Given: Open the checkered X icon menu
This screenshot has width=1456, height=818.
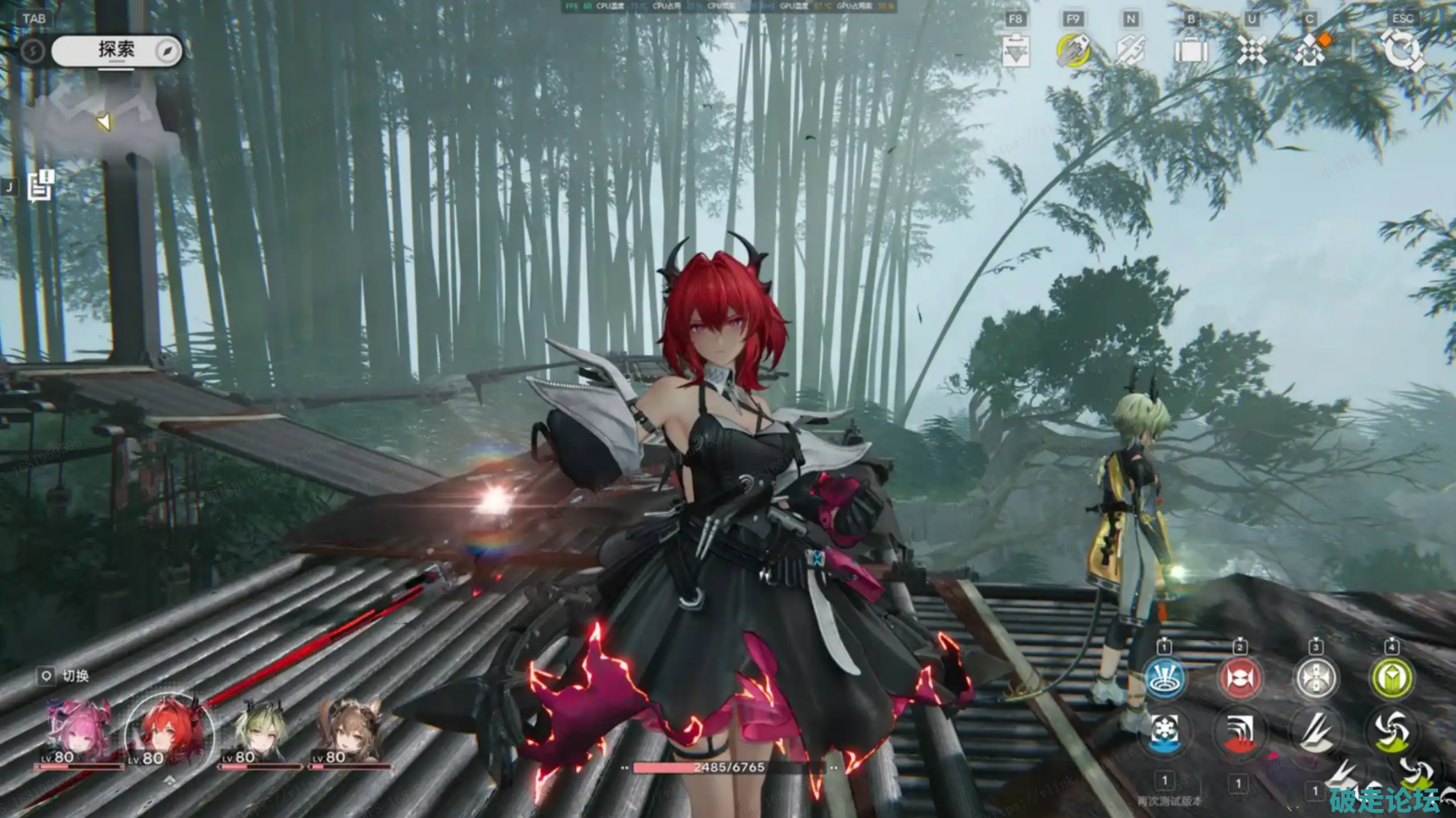Looking at the screenshot, I should point(1251,52).
